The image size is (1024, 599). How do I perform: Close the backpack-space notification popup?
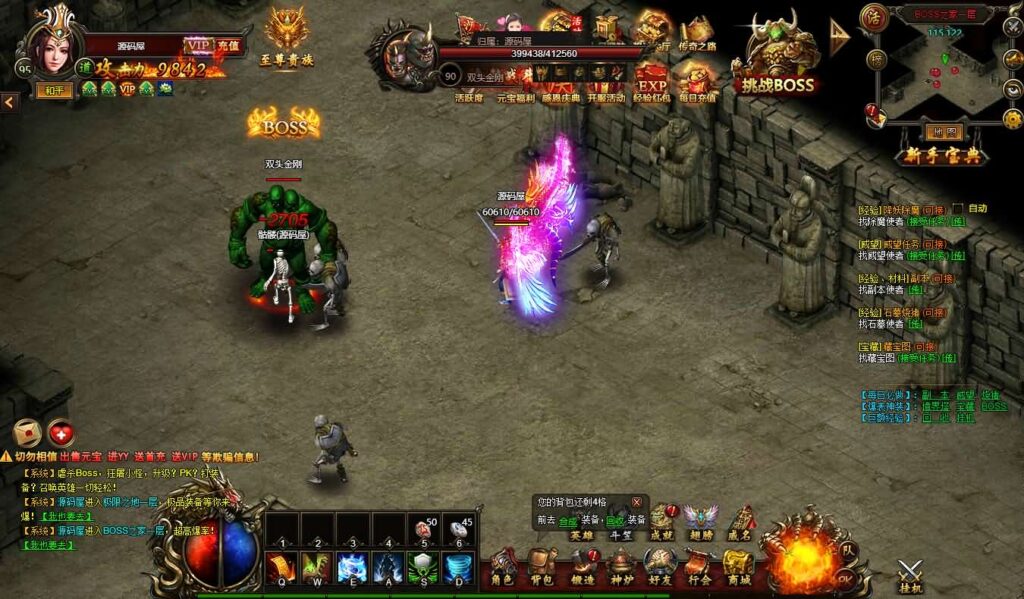tap(637, 502)
